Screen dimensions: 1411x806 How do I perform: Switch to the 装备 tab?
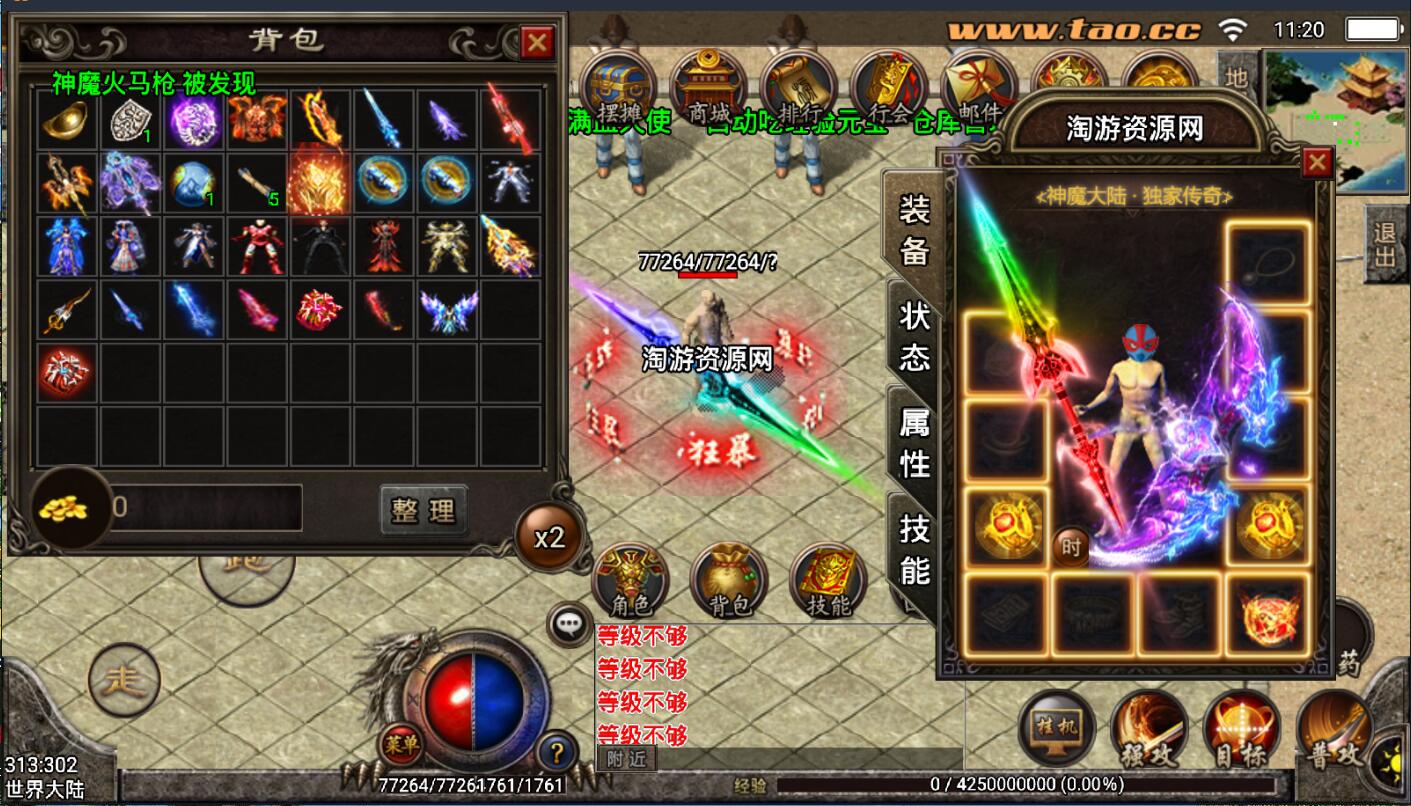pyautogui.click(x=914, y=231)
